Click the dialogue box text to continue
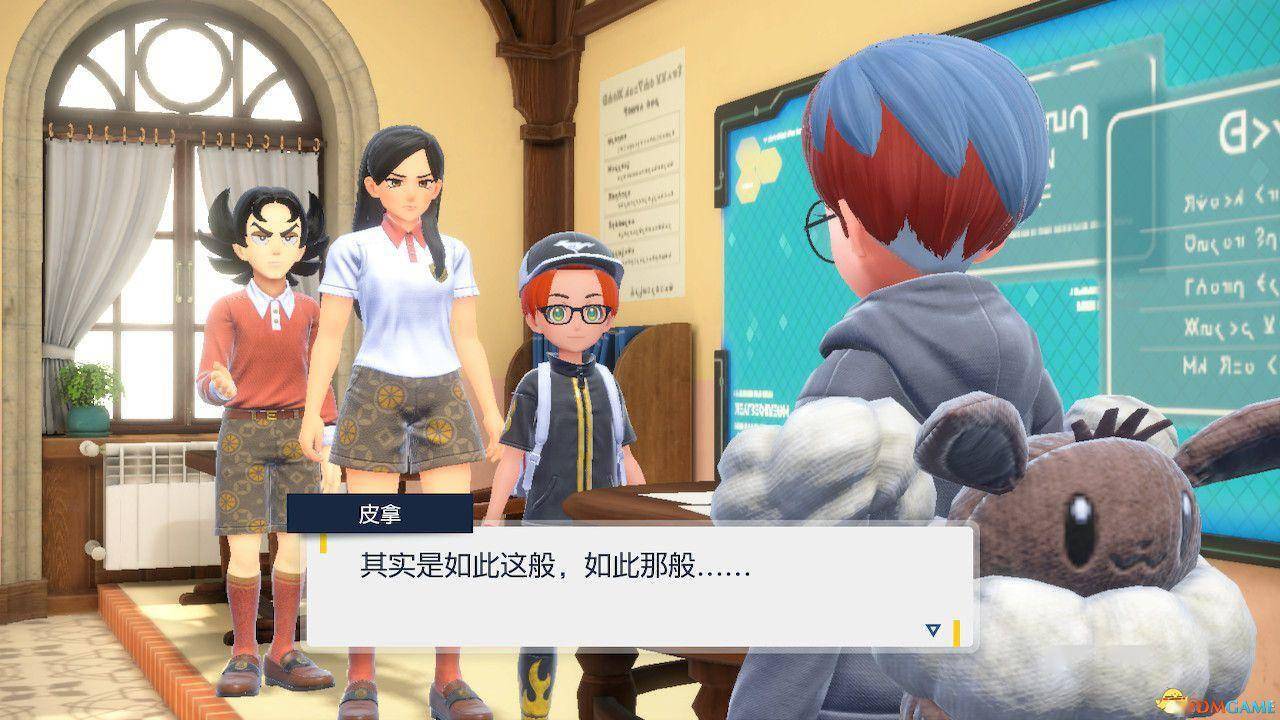Viewport: 1280px width, 720px height. pos(555,569)
